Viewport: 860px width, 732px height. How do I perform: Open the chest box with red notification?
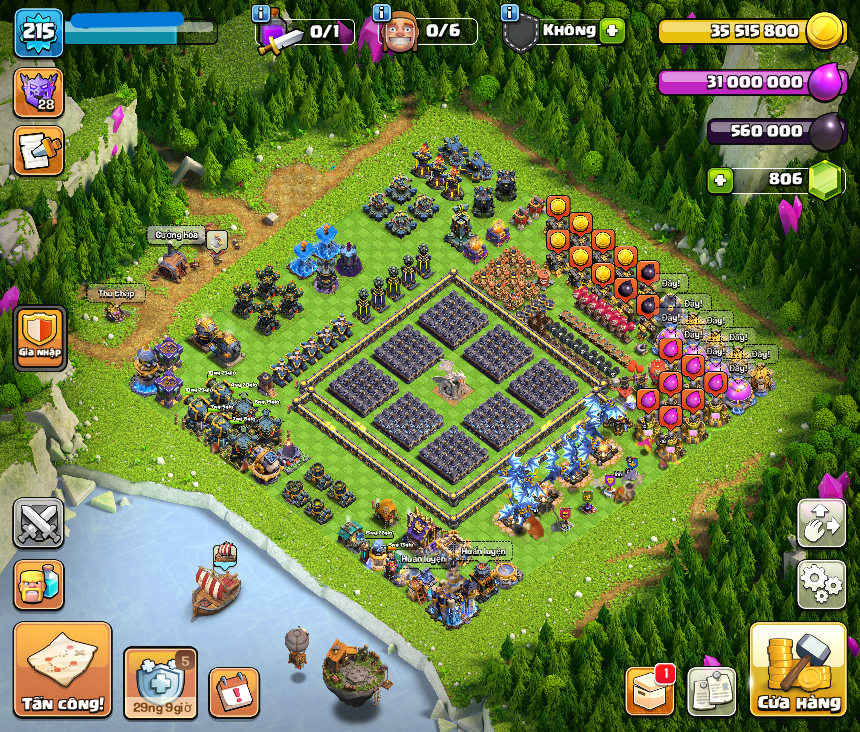tap(650, 690)
